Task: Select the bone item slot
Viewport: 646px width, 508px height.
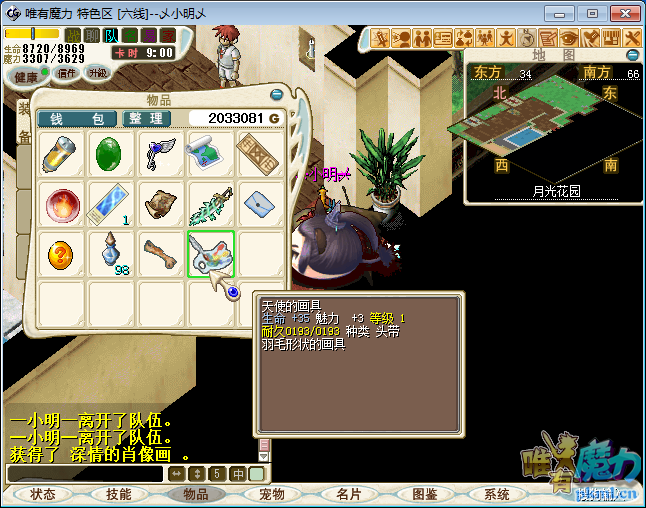Action: [x=160, y=254]
